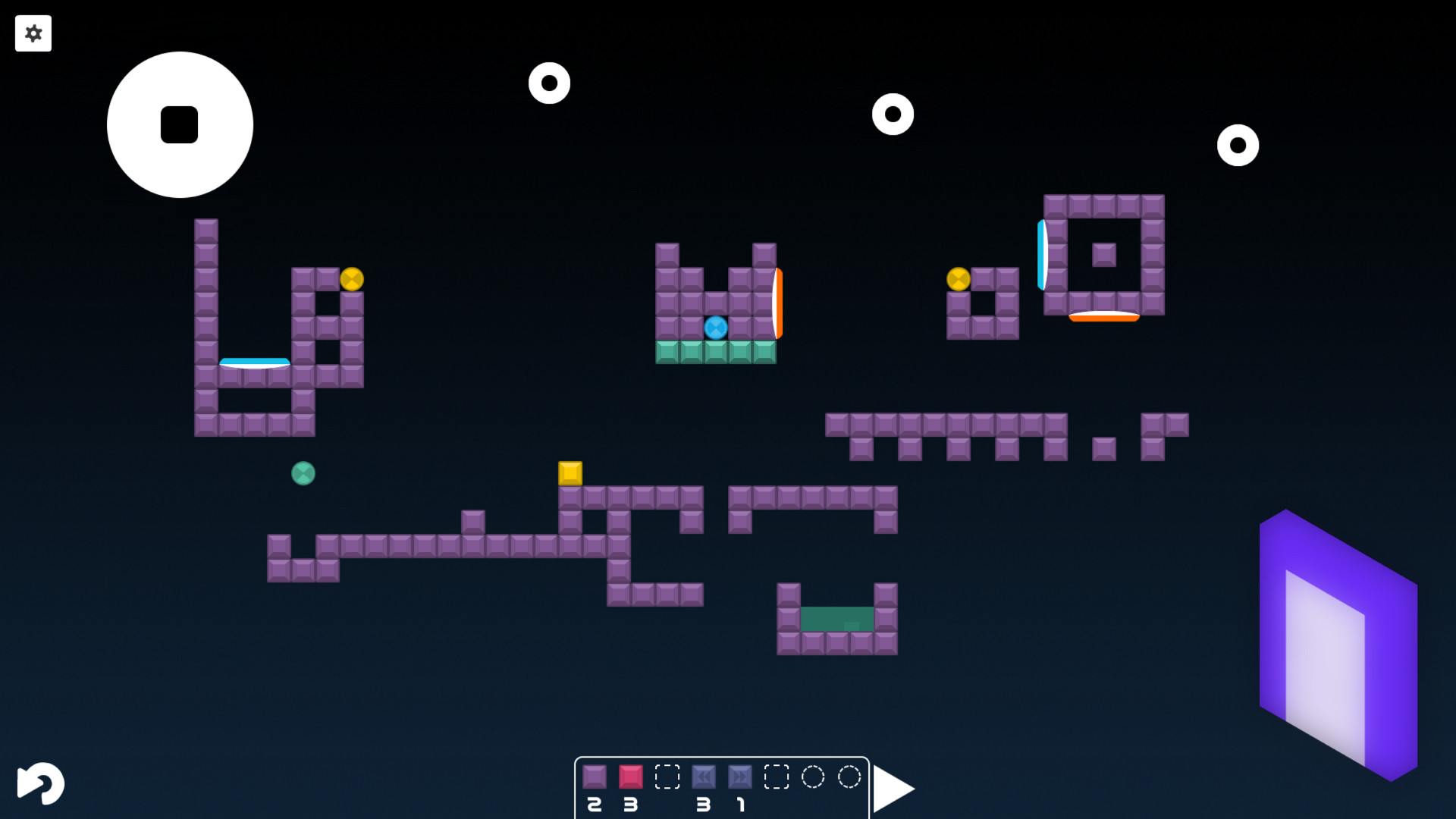The height and width of the screenshot is (819, 1456).
Task: Pick the fast-forward block piece labeled 1
Action: click(741, 777)
